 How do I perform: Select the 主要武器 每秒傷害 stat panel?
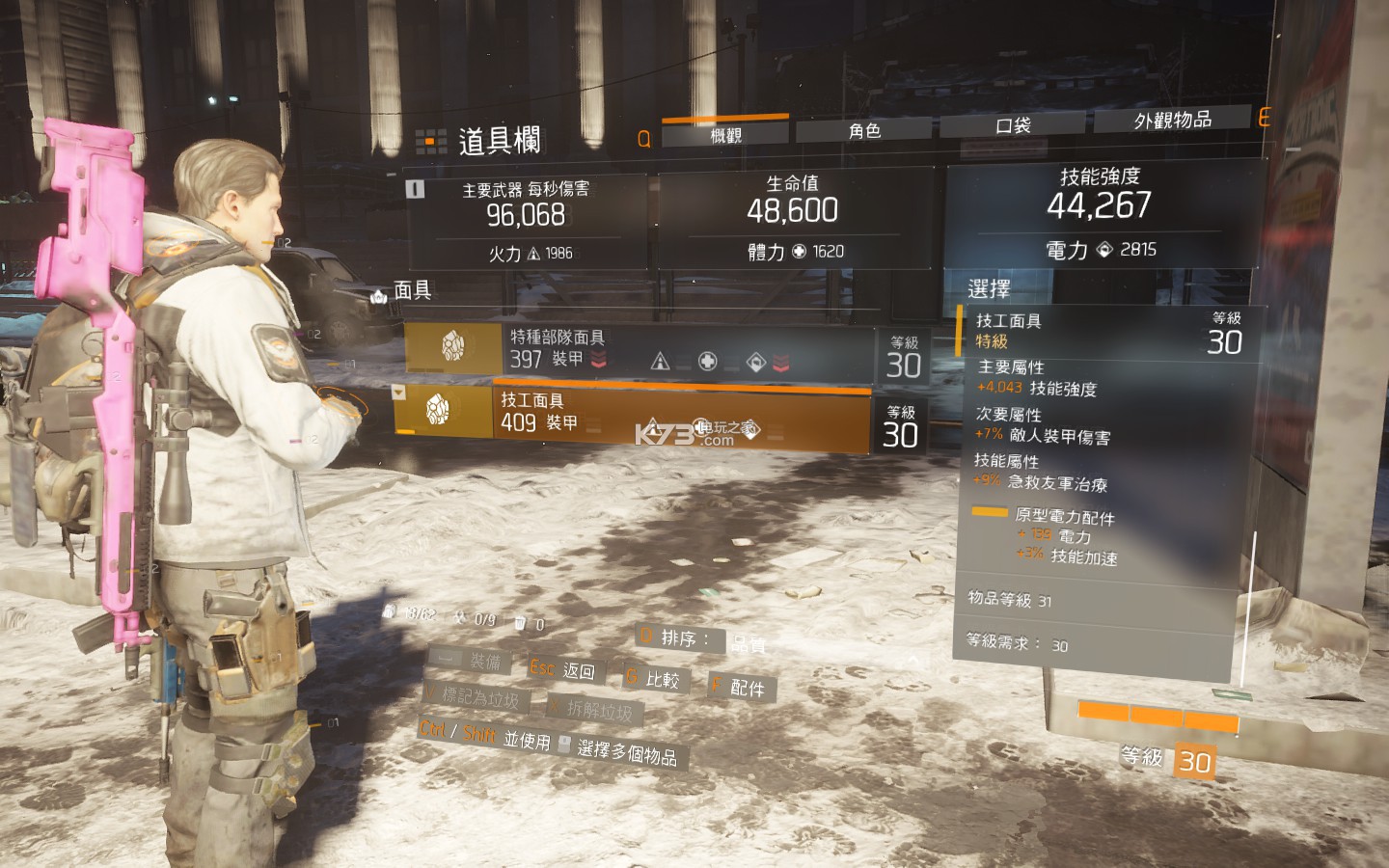(x=527, y=220)
